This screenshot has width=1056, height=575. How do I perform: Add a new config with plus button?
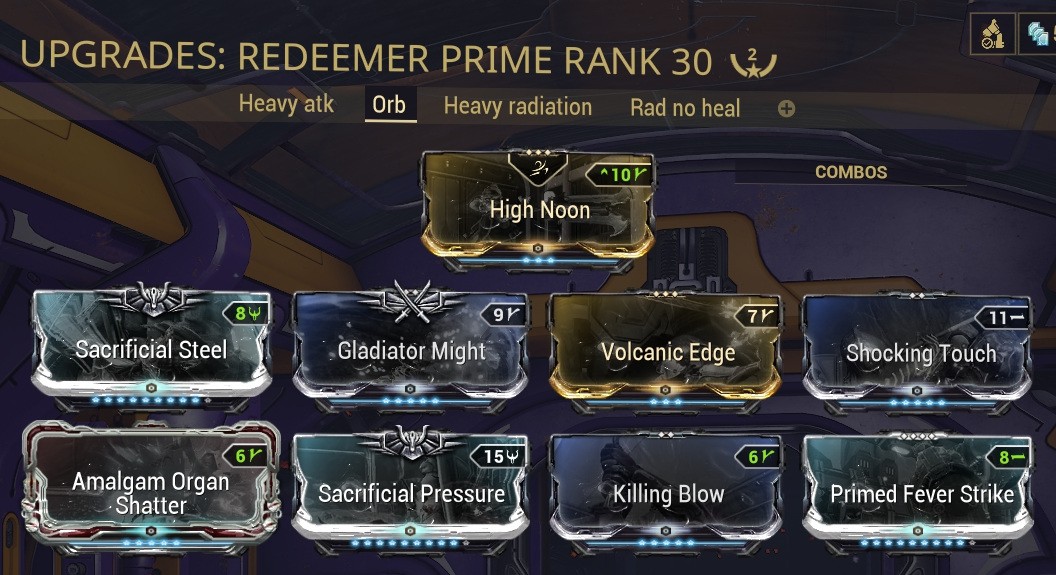(x=786, y=108)
